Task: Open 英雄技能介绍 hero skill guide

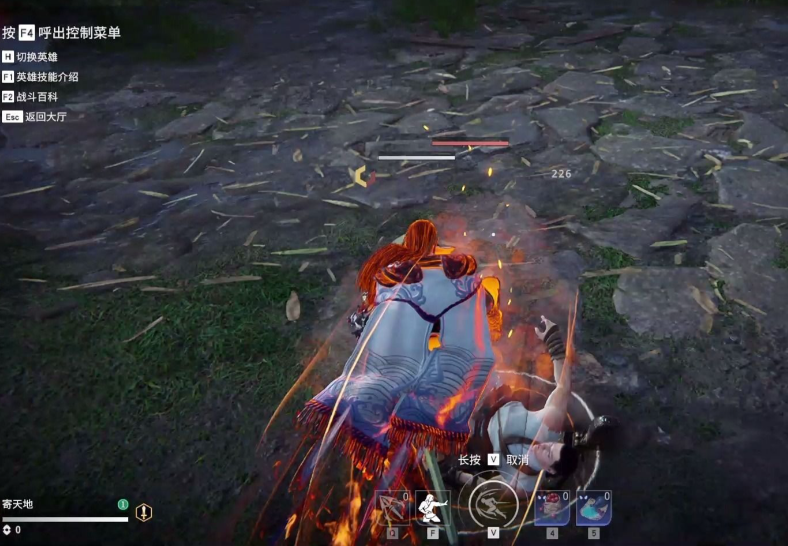Action: coord(47,77)
